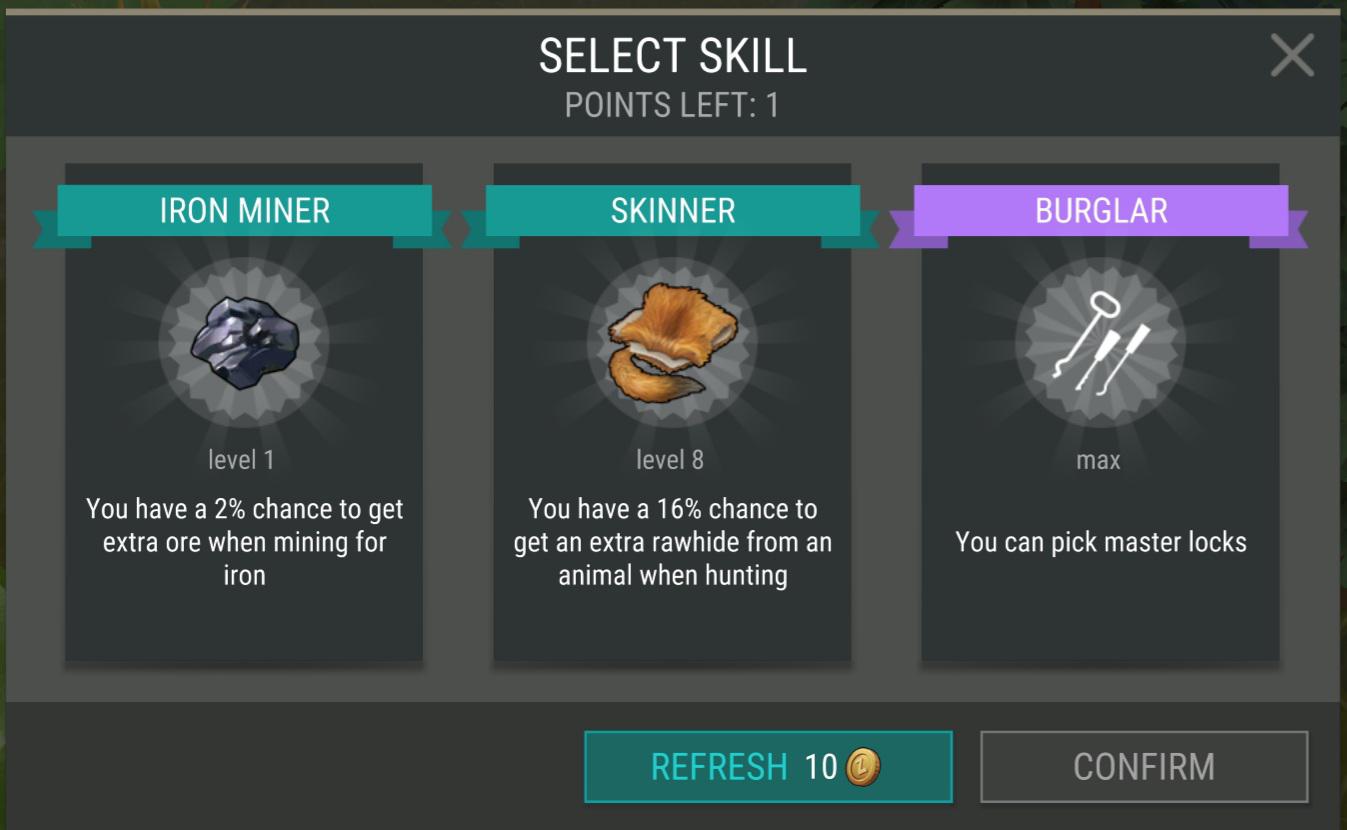Viewport: 1347px width, 830px height.
Task: Tap the Skinner skill ribbon banner
Action: coord(671,210)
